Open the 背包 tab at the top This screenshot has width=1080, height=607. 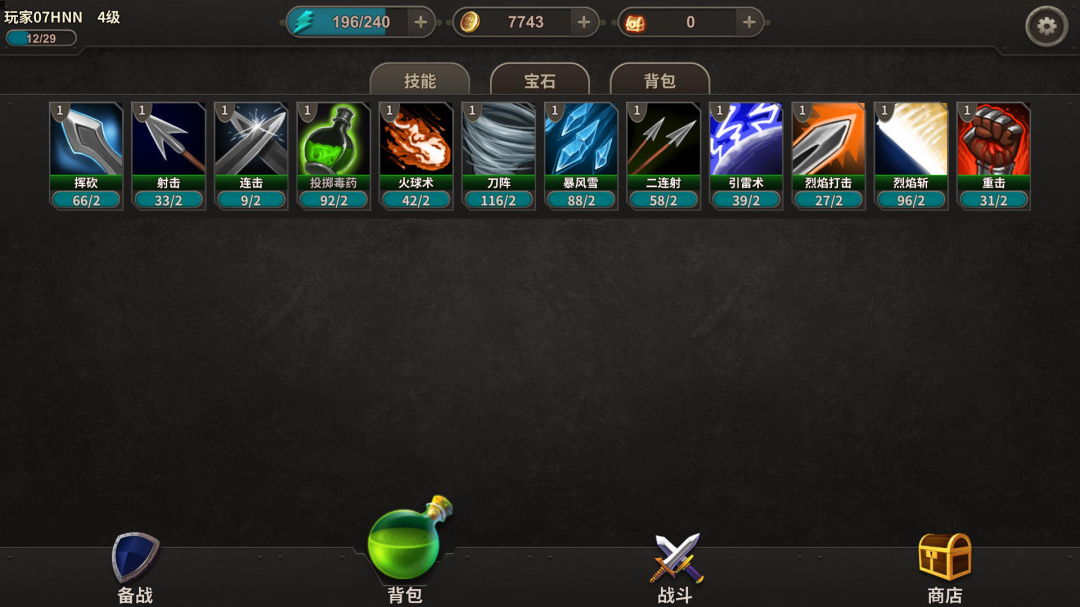660,81
